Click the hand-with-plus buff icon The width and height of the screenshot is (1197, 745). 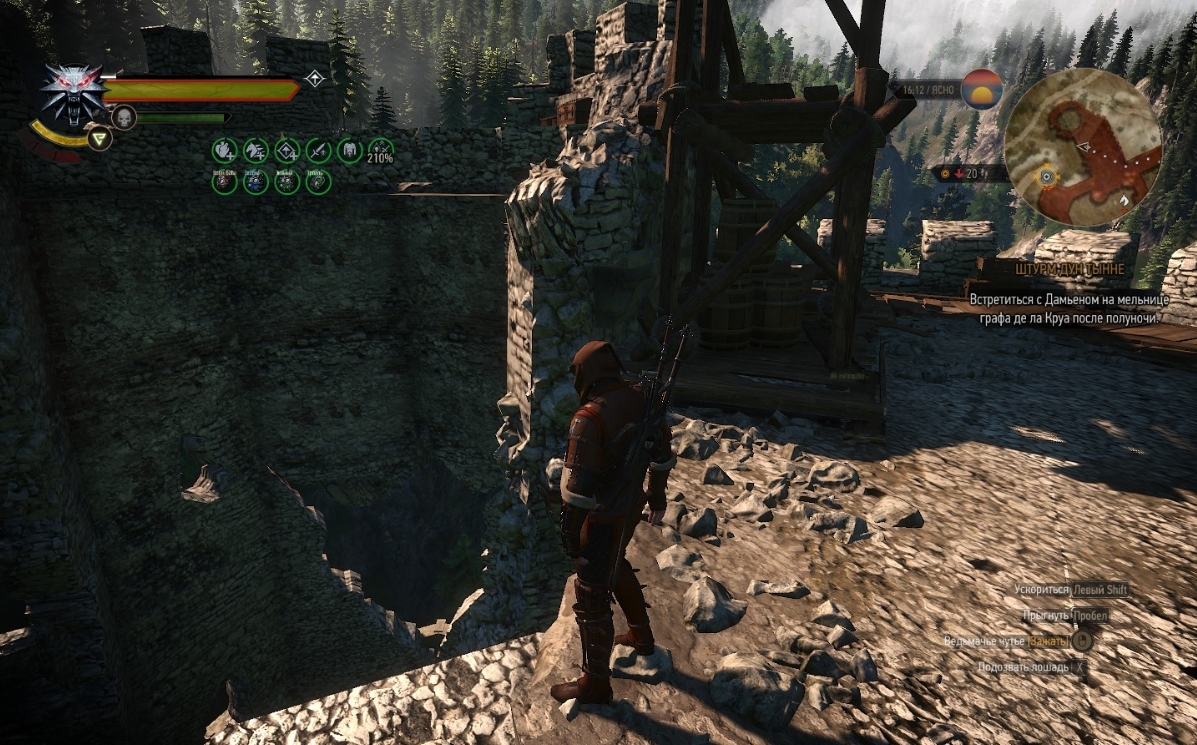tap(224, 151)
